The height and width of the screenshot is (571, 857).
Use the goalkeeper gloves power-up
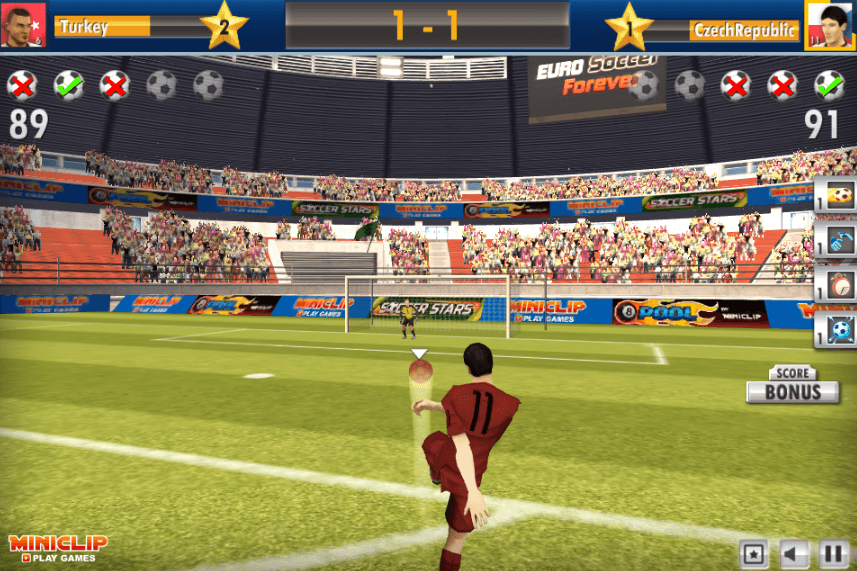point(839,239)
